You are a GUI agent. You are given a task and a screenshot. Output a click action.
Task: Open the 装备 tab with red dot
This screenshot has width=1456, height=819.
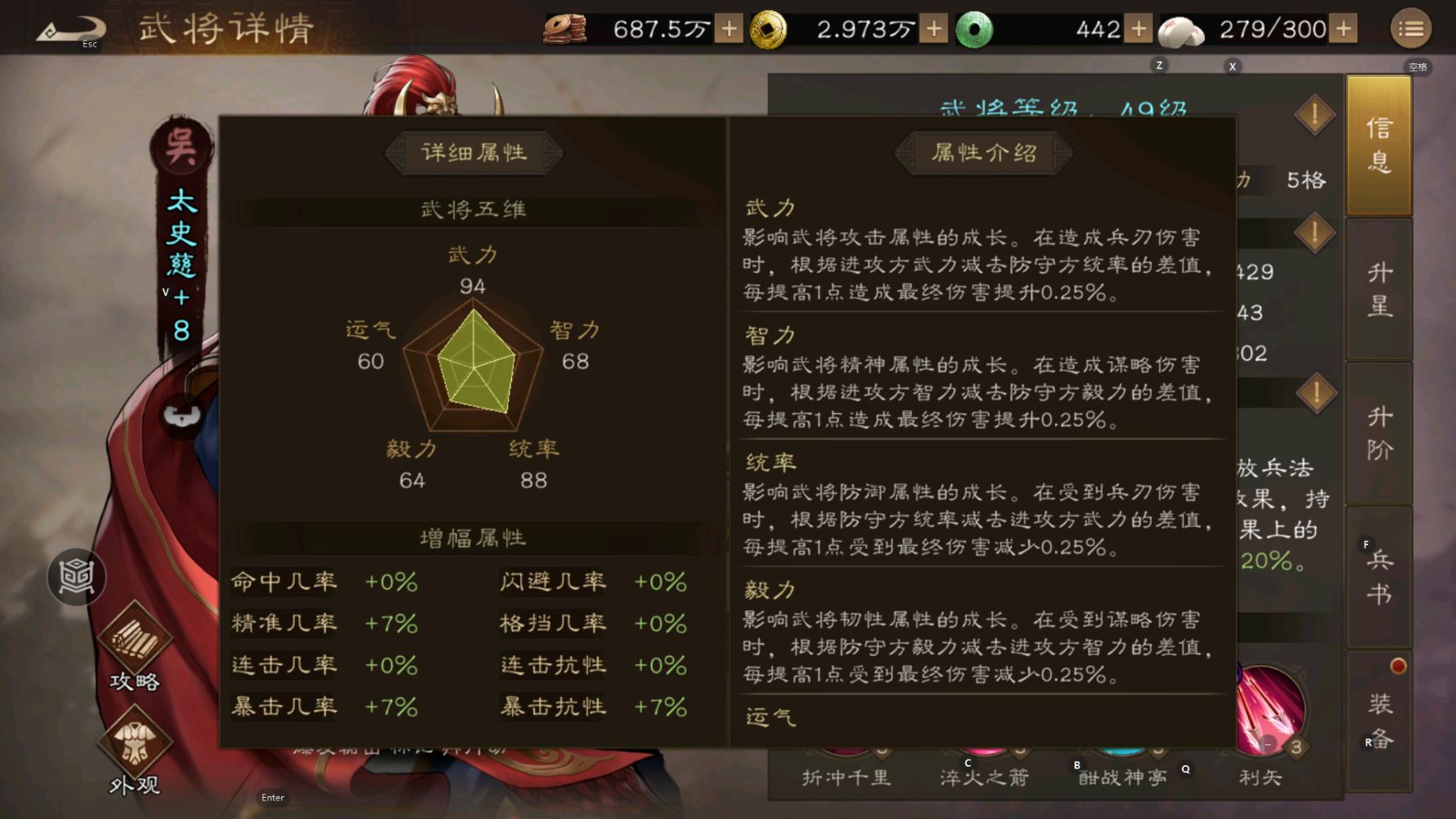tap(1379, 721)
